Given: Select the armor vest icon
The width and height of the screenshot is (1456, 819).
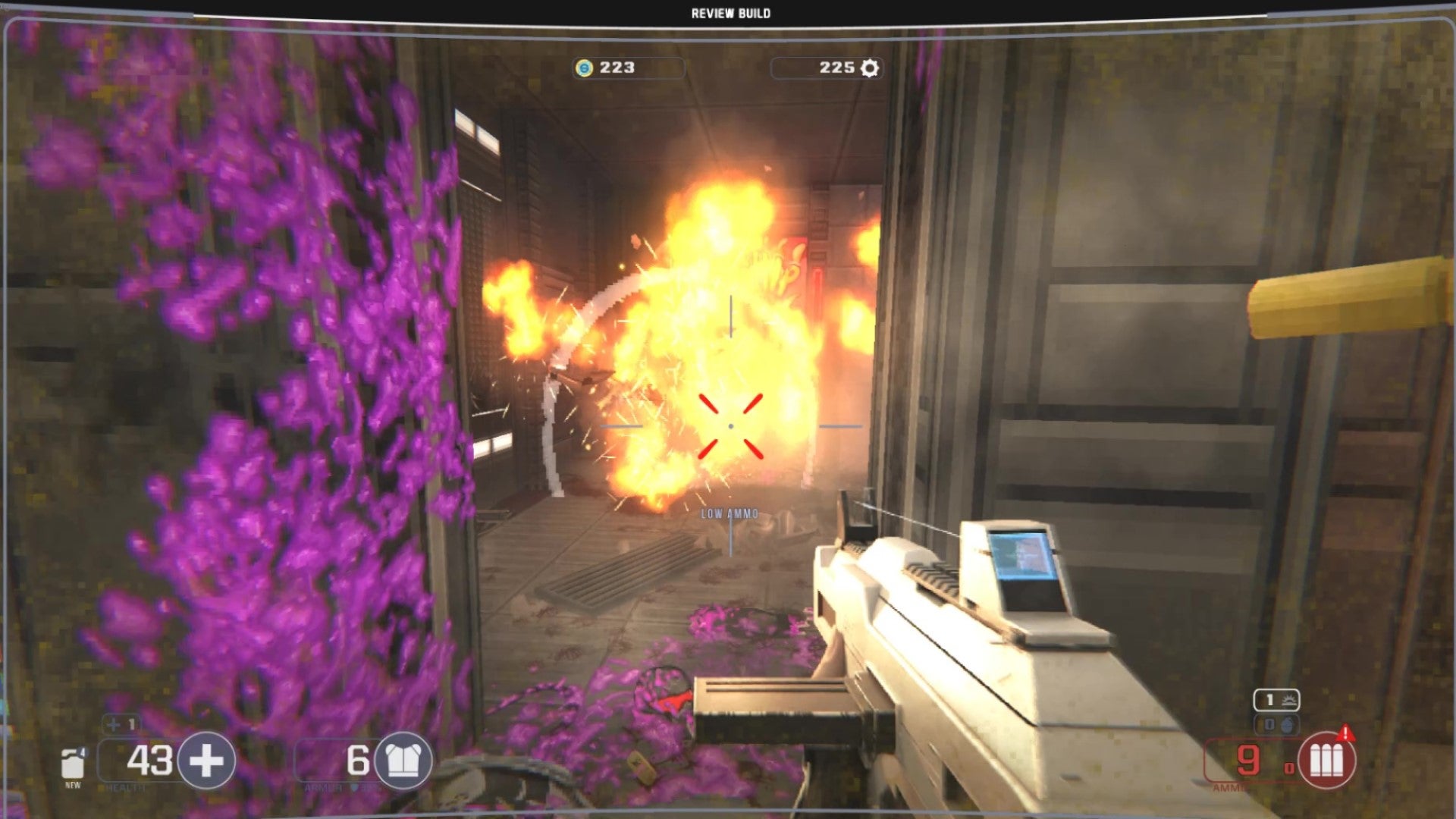Looking at the screenshot, I should (x=403, y=760).
